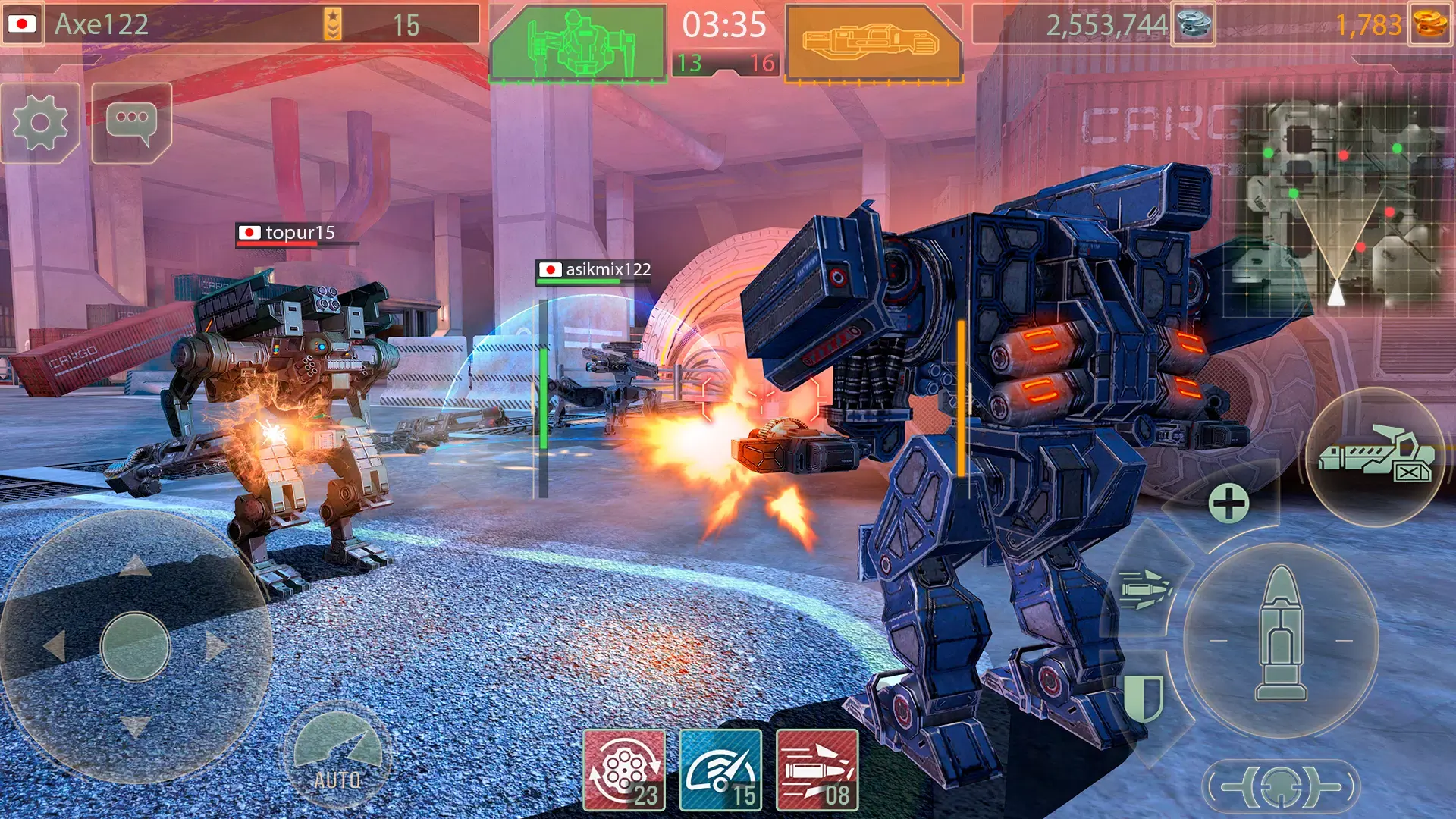The height and width of the screenshot is (819, 1456).
Task: Tap the large bullet fire button
Action: coord(1281,635)
